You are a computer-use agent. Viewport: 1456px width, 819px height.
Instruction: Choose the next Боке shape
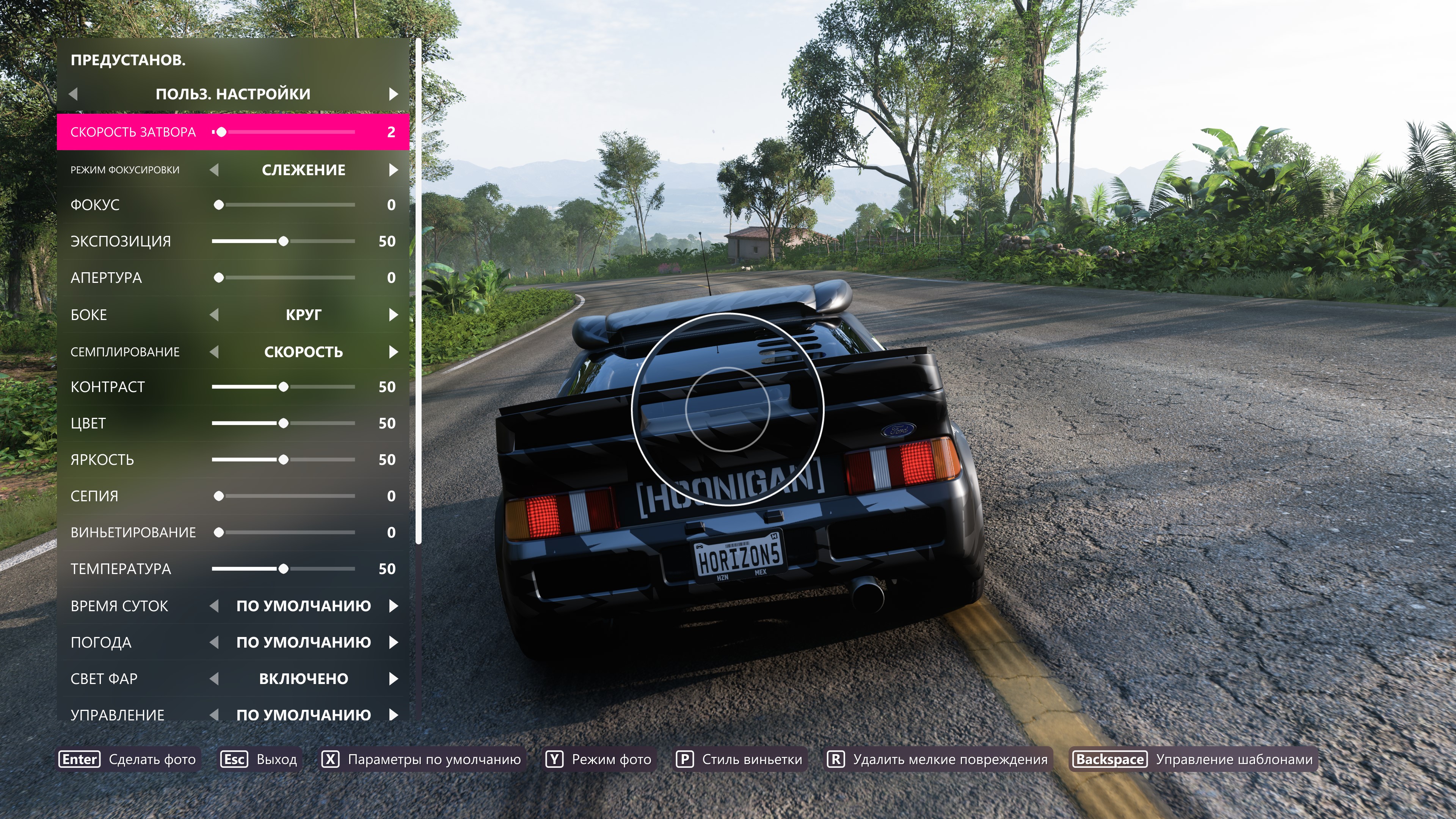pos(394,315)
